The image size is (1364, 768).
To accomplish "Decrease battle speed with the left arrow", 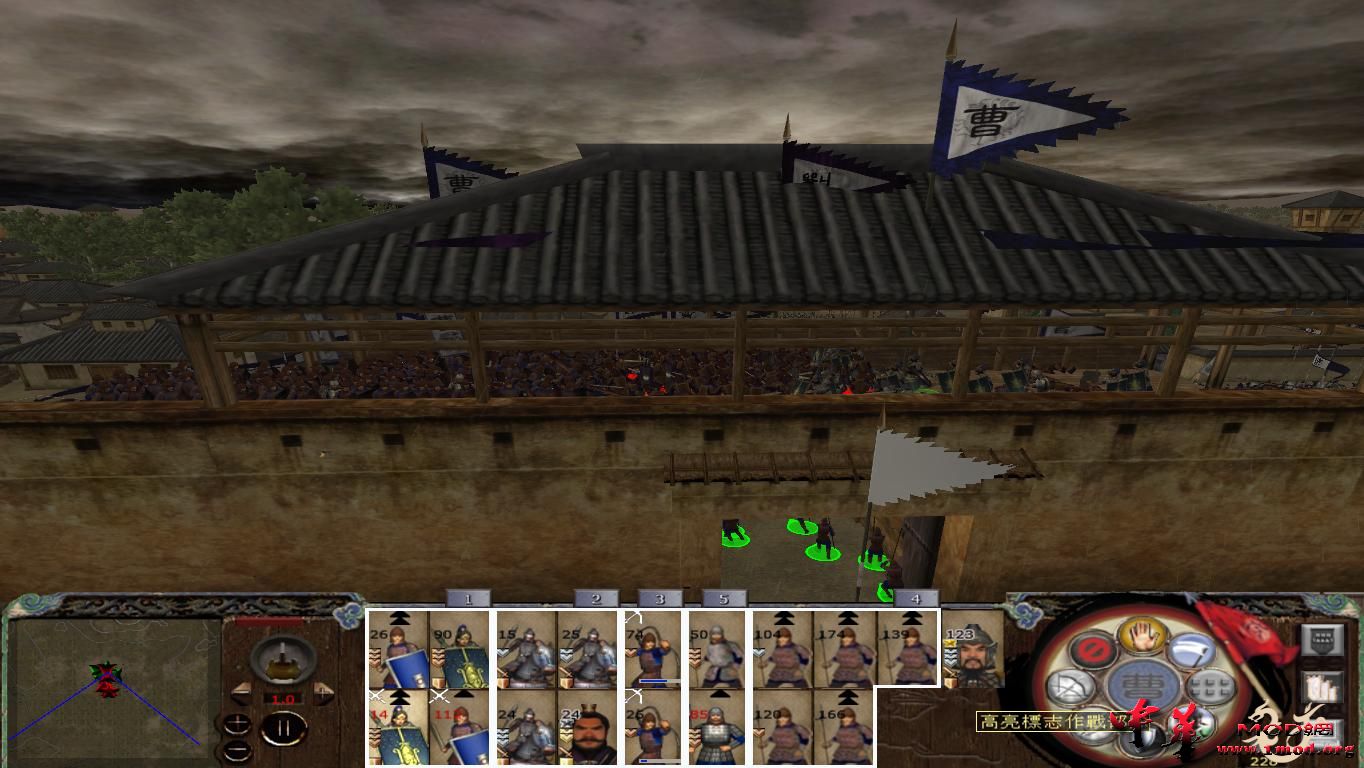I will [x=241, y=692].
